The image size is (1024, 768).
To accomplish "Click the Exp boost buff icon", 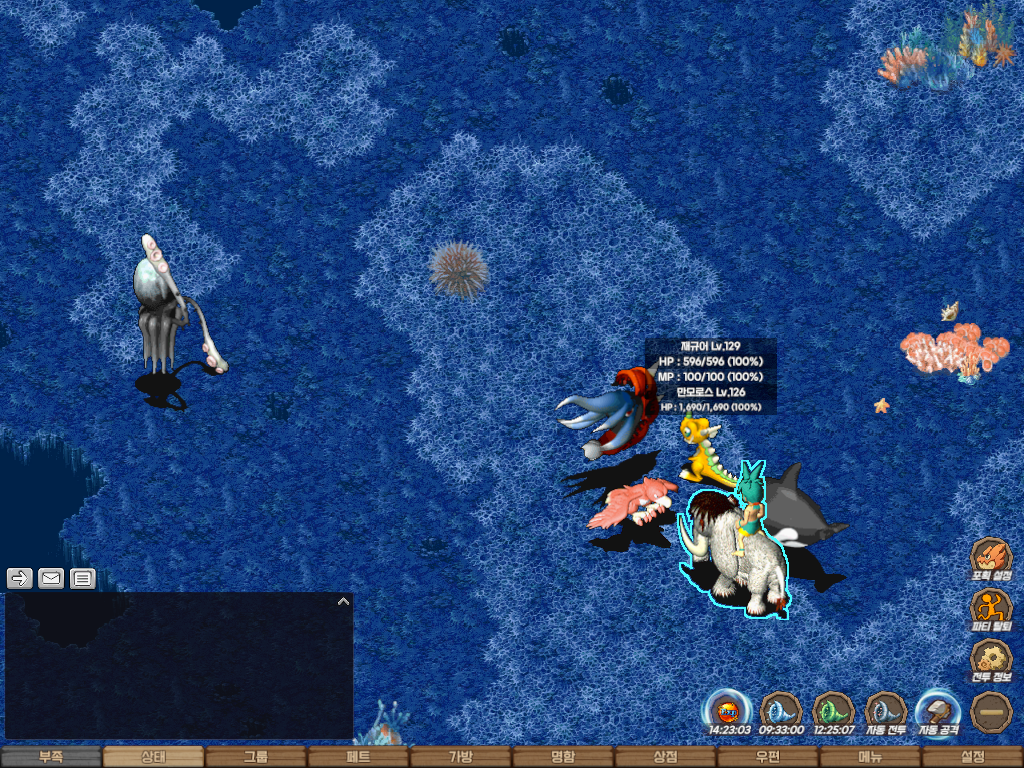I will click(729, 711).
